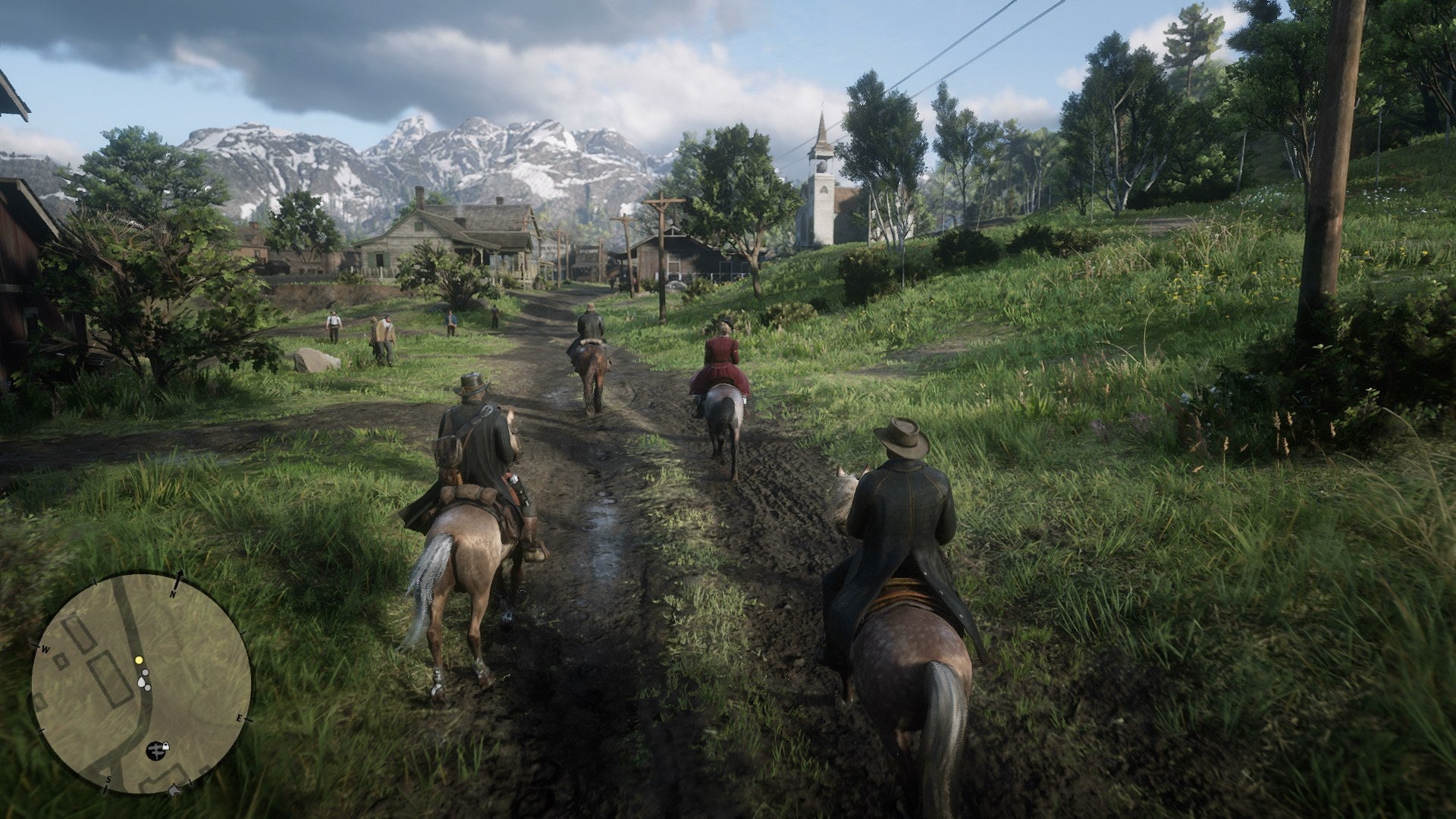Select the horse icon at the minimap edge
Image resolution: width=1456 pixels, height=819 pixels.
point(174,790)
